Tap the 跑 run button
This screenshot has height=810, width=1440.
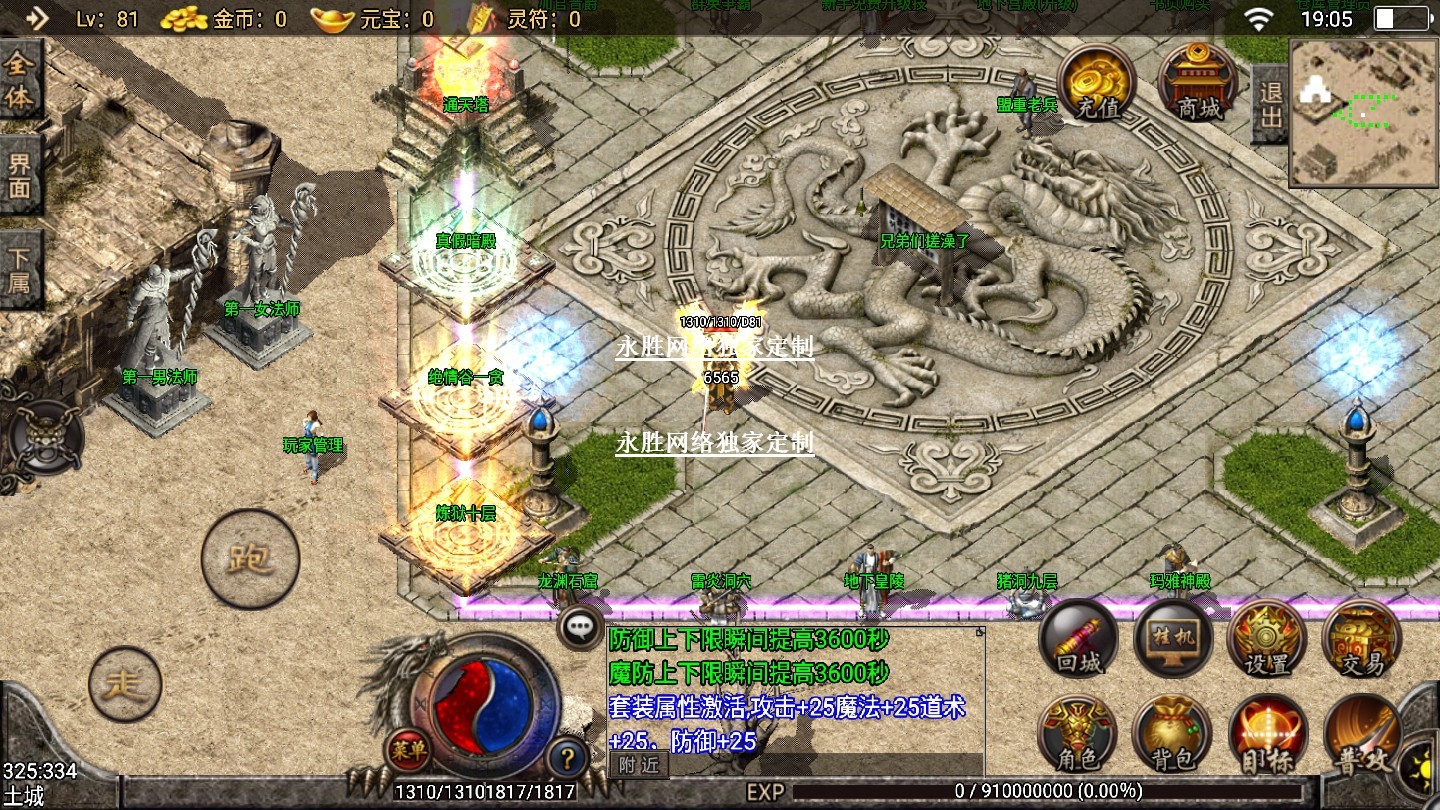tap(250, 558)
